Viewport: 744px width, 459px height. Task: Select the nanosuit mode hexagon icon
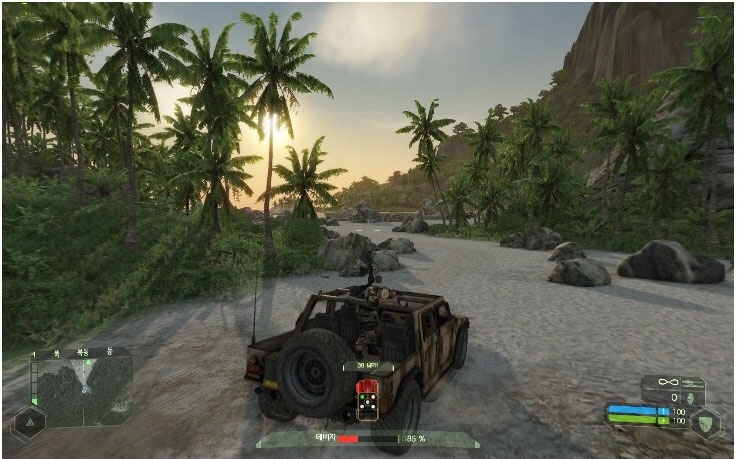705,422
